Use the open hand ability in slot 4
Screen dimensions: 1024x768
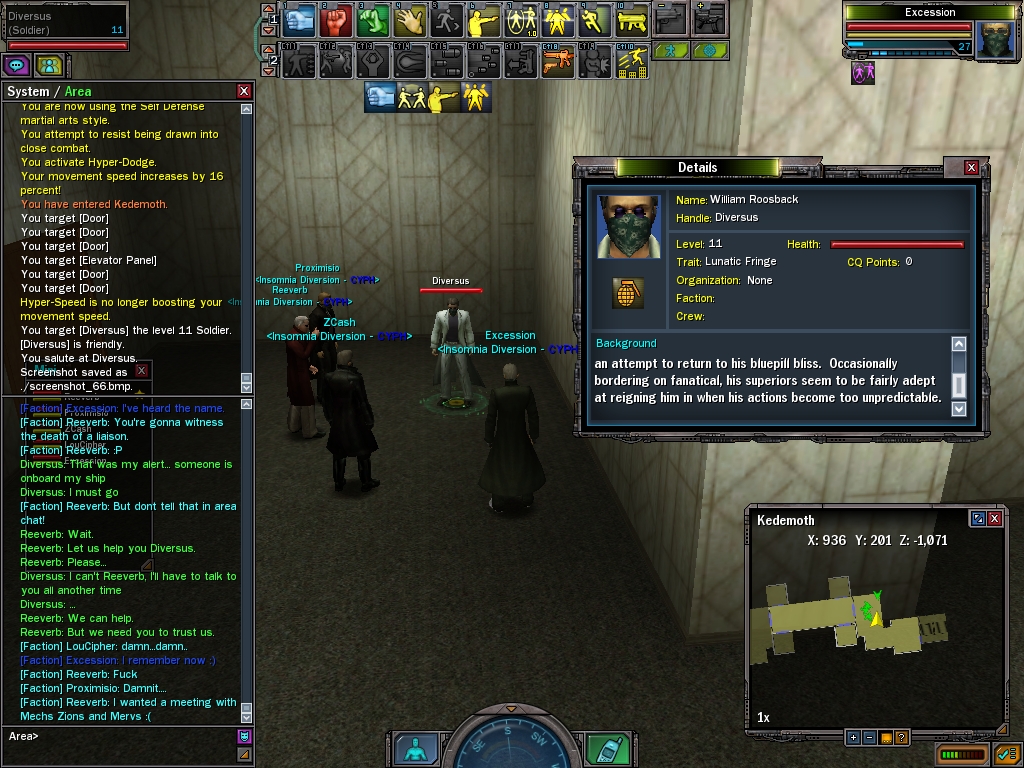pos(411,19)
